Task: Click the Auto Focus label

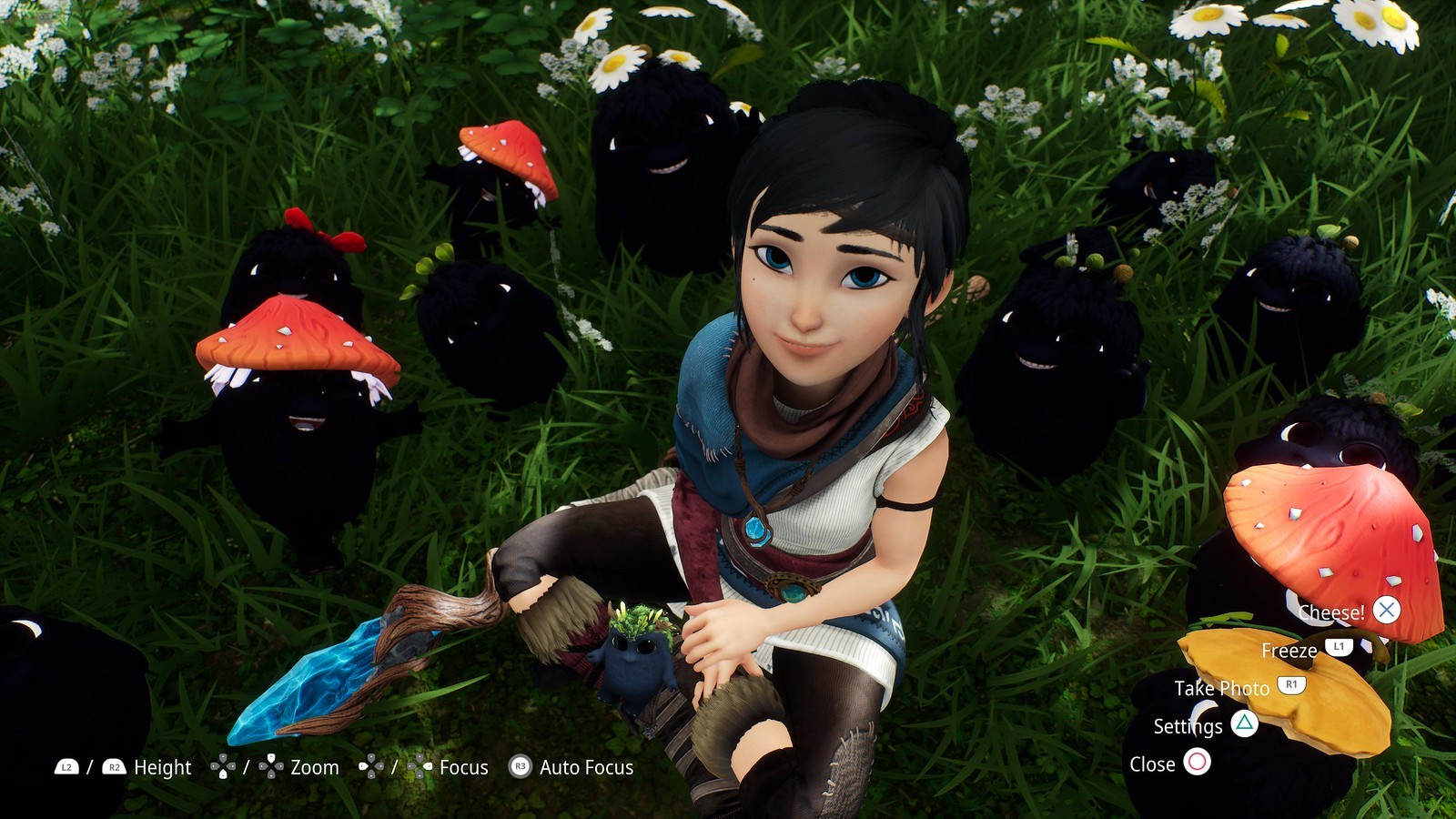Action: (x=585, y=767)
